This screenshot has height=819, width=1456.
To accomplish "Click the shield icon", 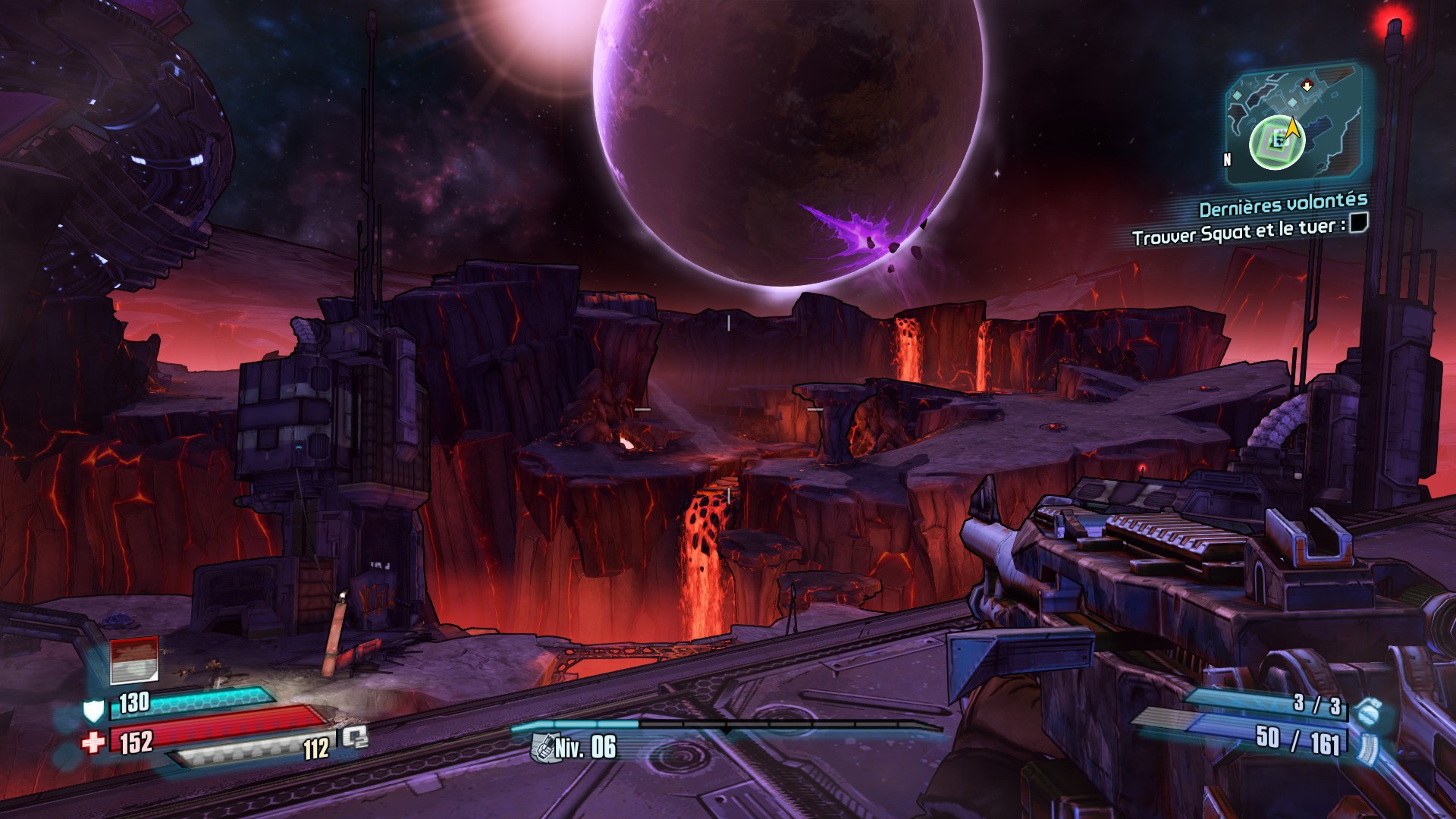I will tap(93, 710).
